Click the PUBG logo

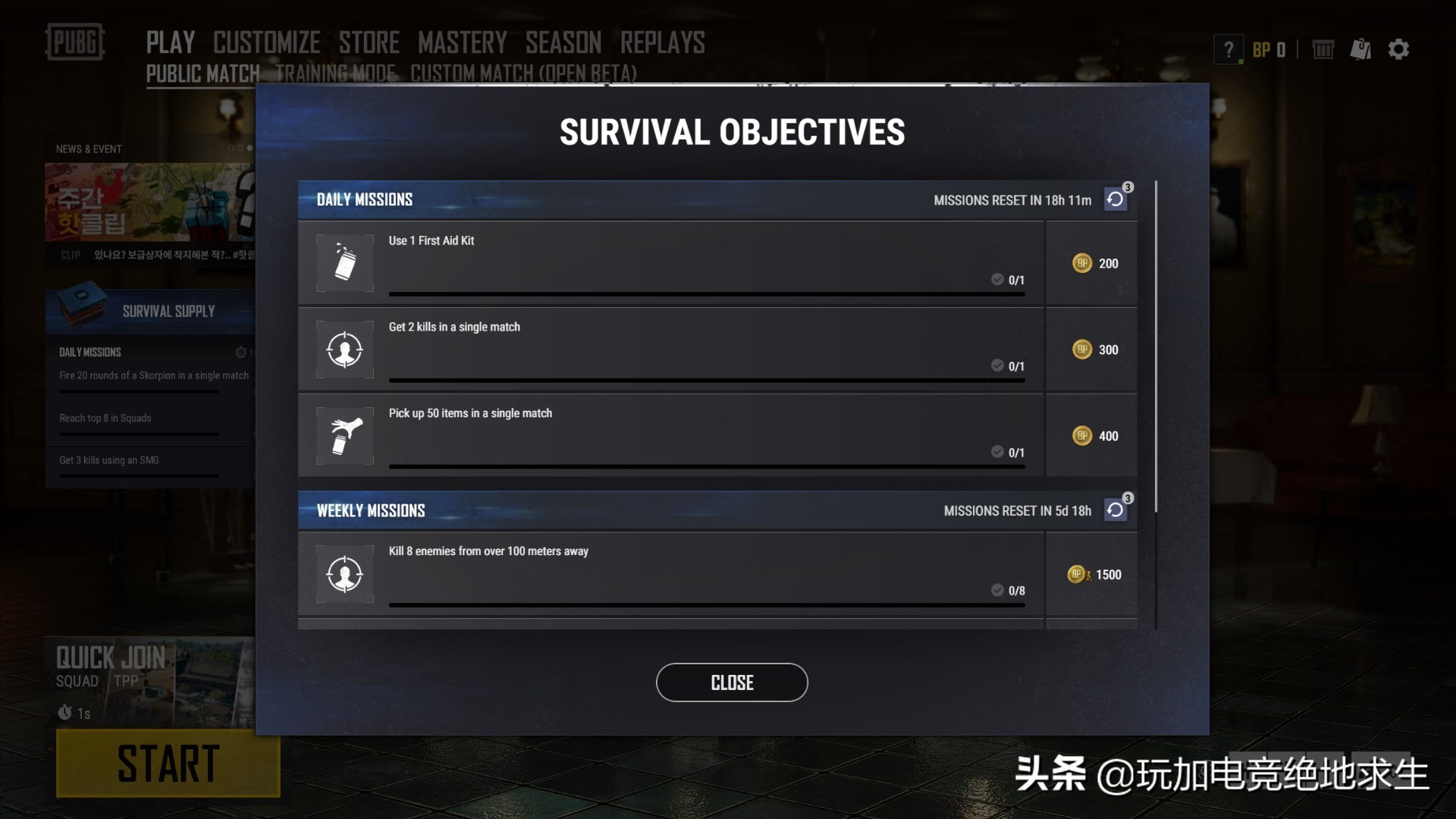pos(74,43)
